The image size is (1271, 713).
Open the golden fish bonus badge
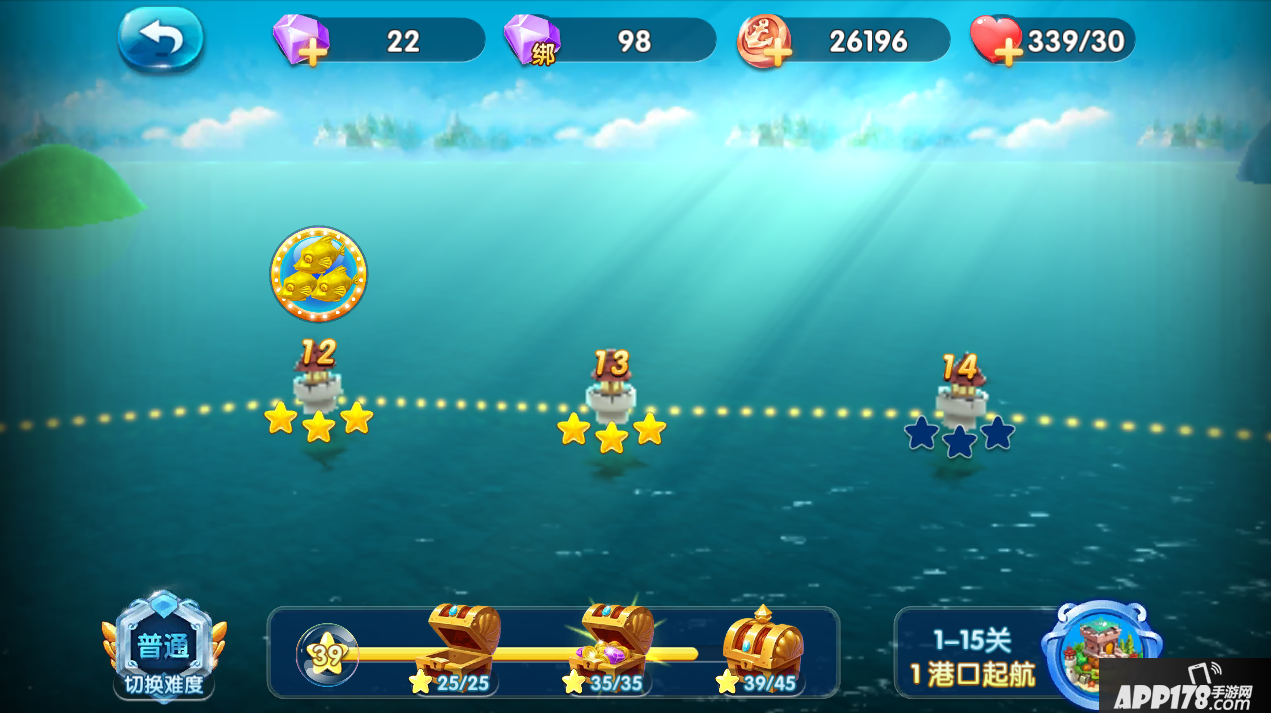[x=318, y=274]
